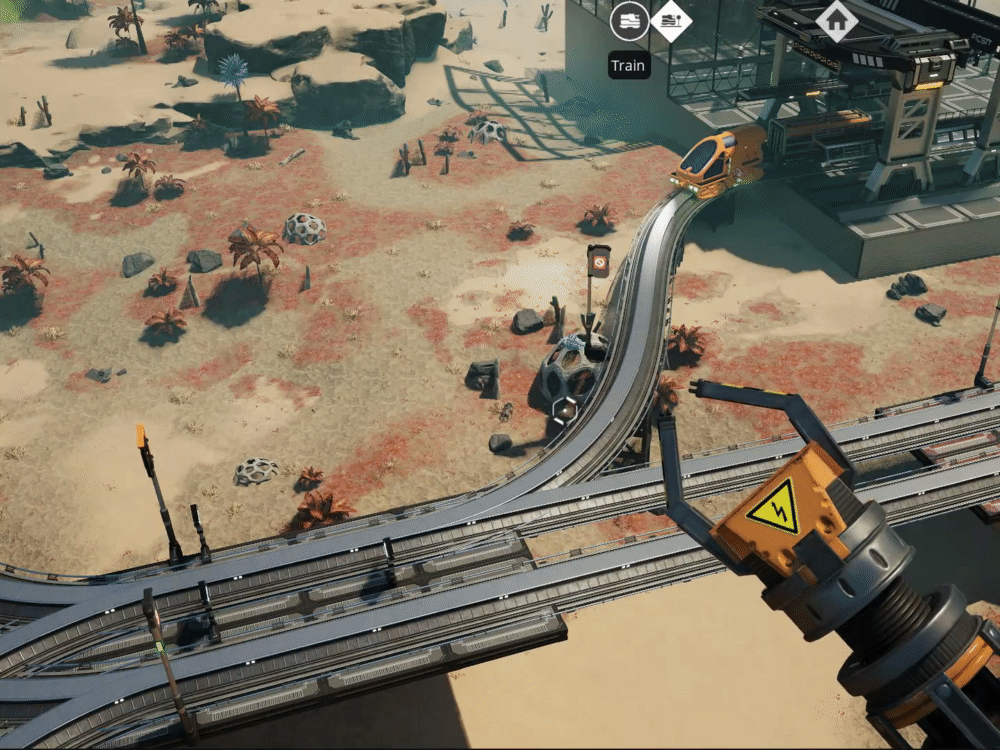The height and width of the screenshot is (750, 1000).
Task: Click the home diamond marker
Action: pyautogui.click(x=835, y=20)
